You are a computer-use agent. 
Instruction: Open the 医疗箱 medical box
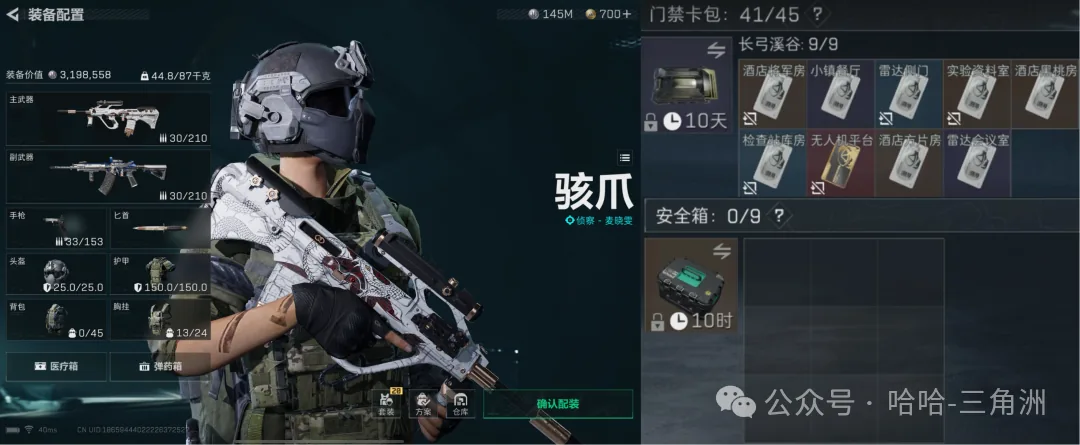[x=56, y=366]
